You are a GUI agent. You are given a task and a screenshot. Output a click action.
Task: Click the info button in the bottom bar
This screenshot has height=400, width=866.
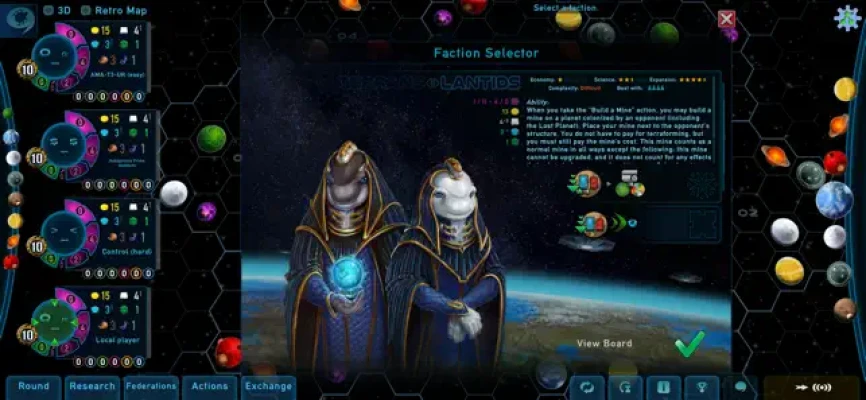pos(663,386)
